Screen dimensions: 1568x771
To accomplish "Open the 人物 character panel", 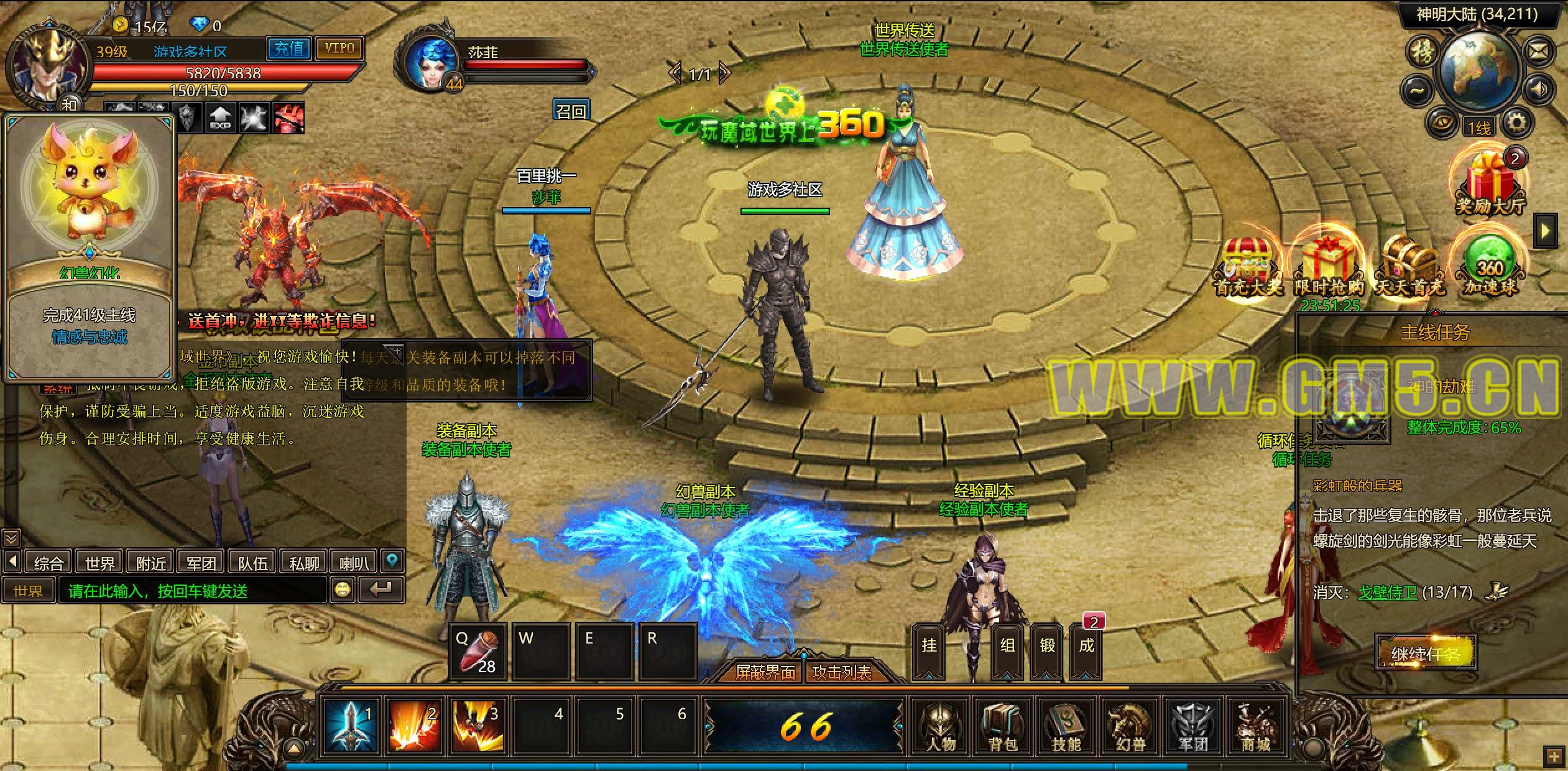I will [941, 726].
